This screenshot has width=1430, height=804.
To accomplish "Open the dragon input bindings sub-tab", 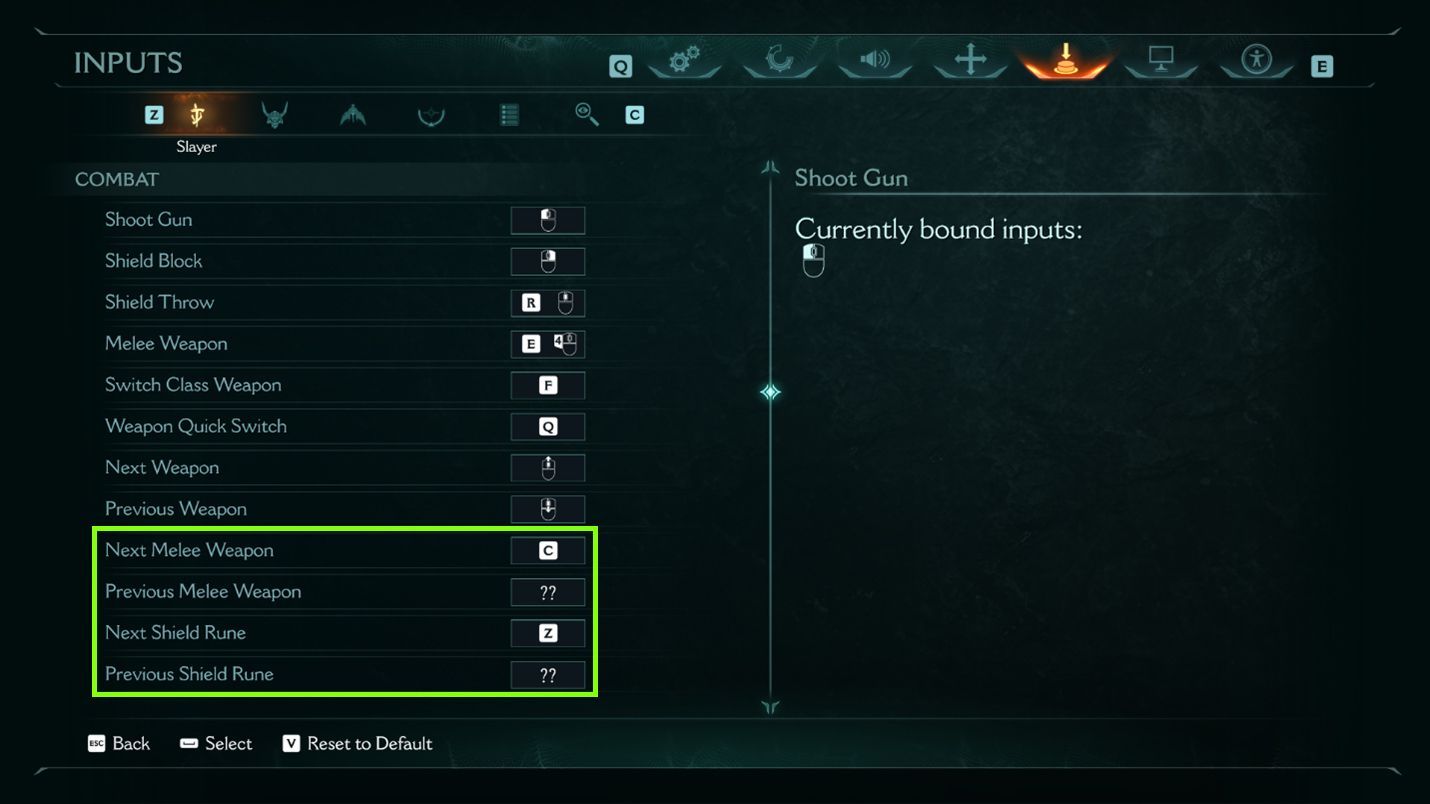I will (351, 114).
